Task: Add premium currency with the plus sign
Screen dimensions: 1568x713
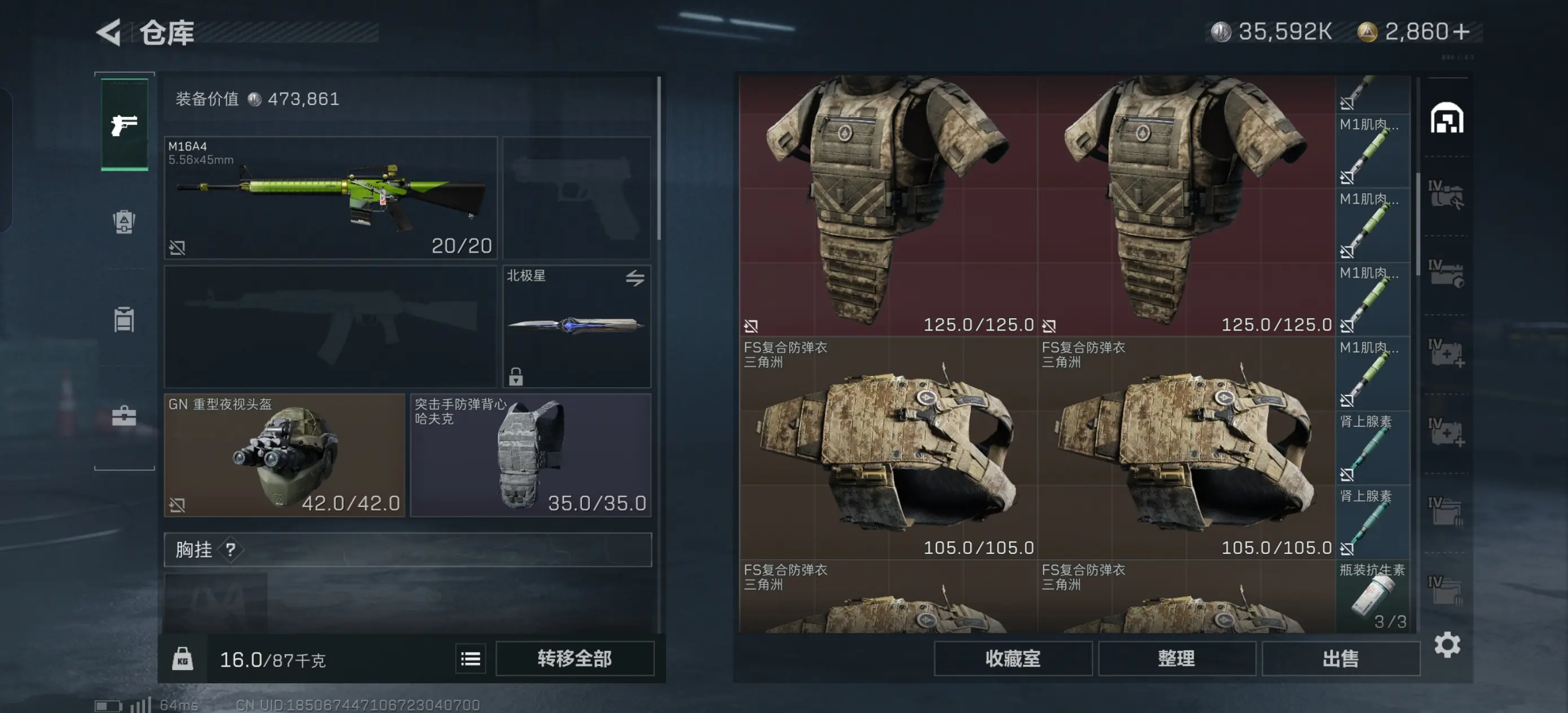Action: coord(1461,32)
